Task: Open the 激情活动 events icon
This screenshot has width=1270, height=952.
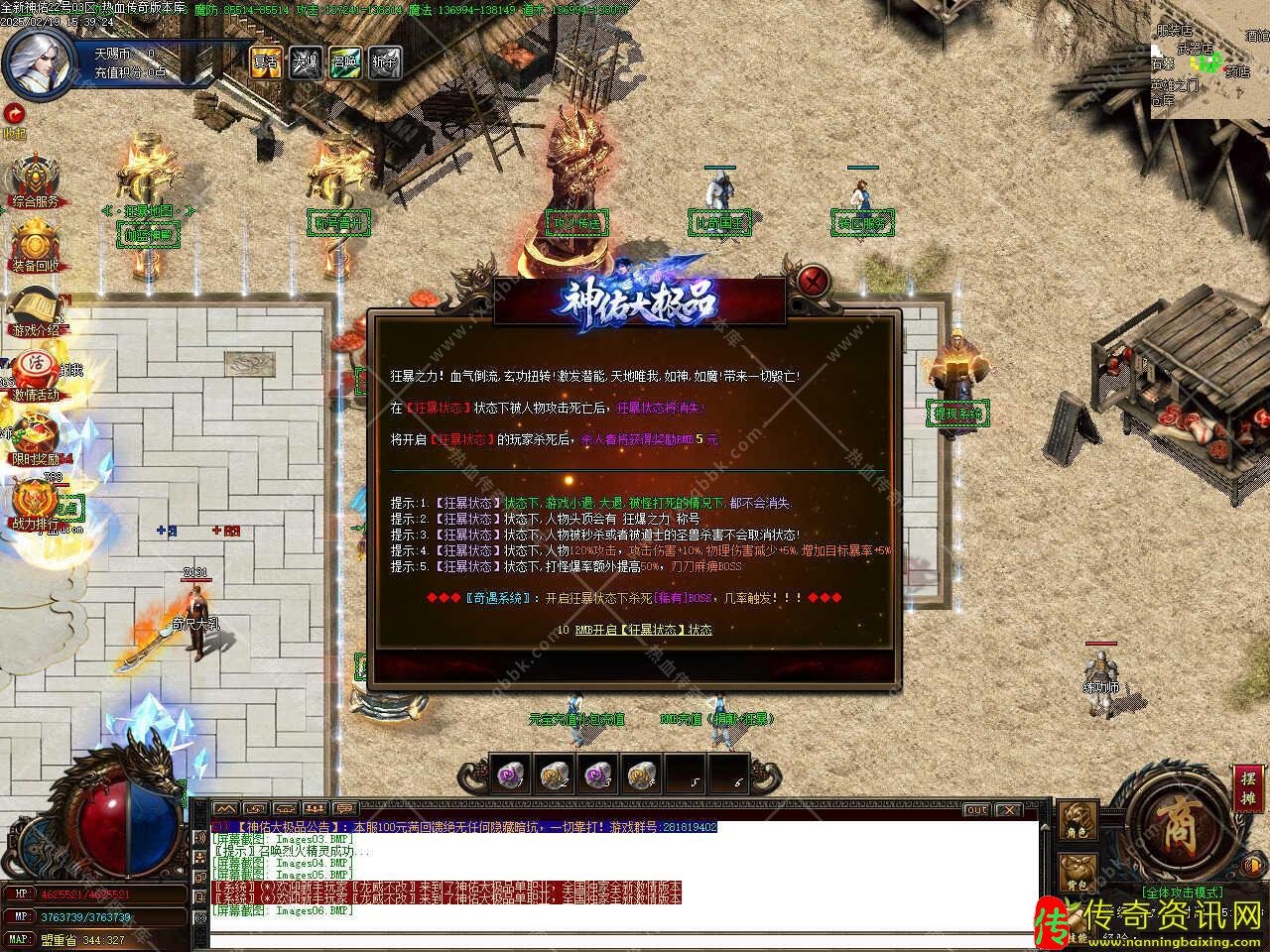Action: point(36,373)
